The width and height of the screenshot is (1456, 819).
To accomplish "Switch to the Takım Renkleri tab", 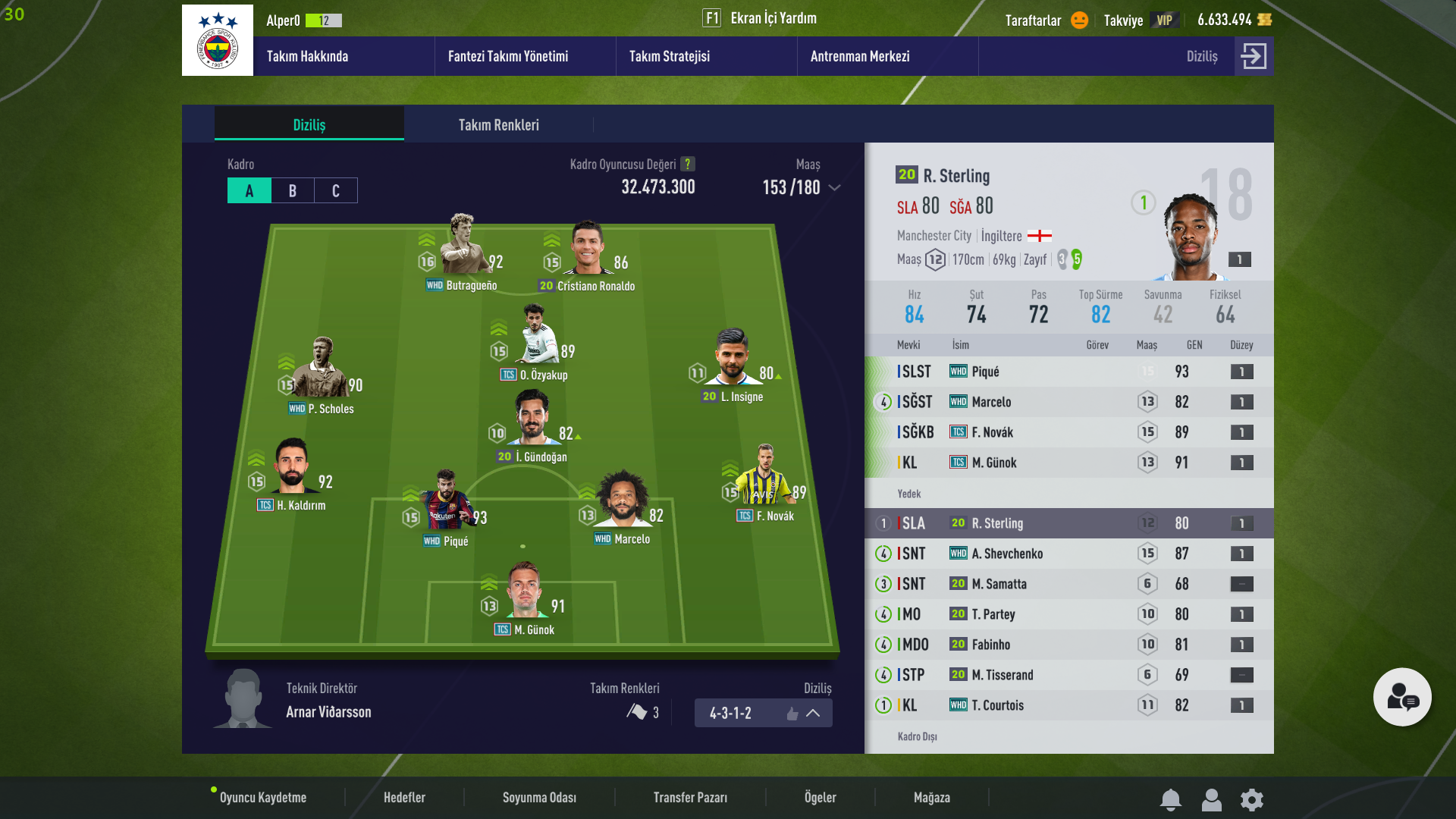I will (x=498, y=125).
